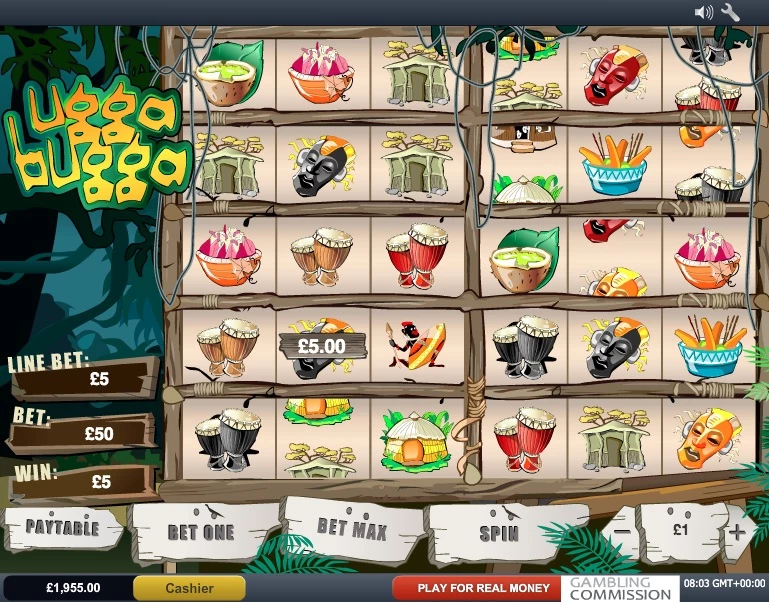Click the Bet One button

click(201, 532)
